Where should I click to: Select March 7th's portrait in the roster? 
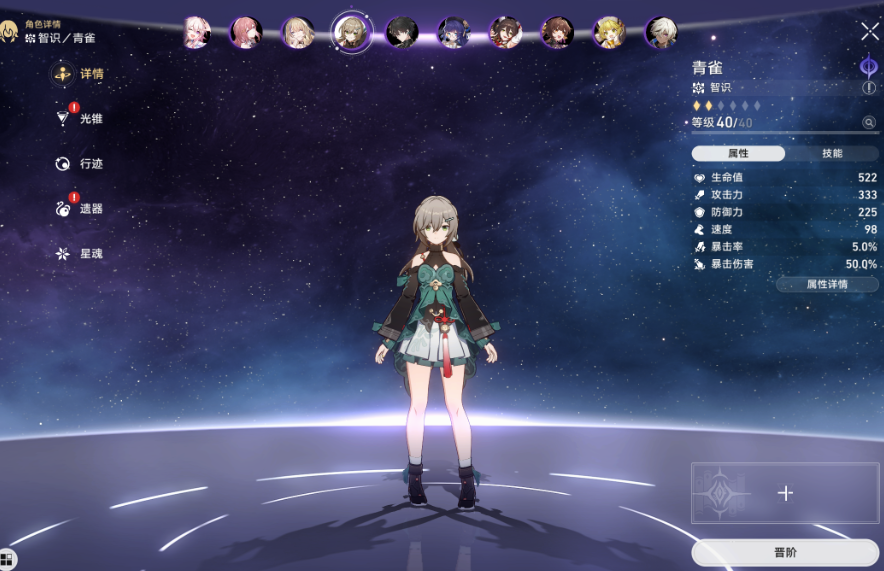point(196,32)
